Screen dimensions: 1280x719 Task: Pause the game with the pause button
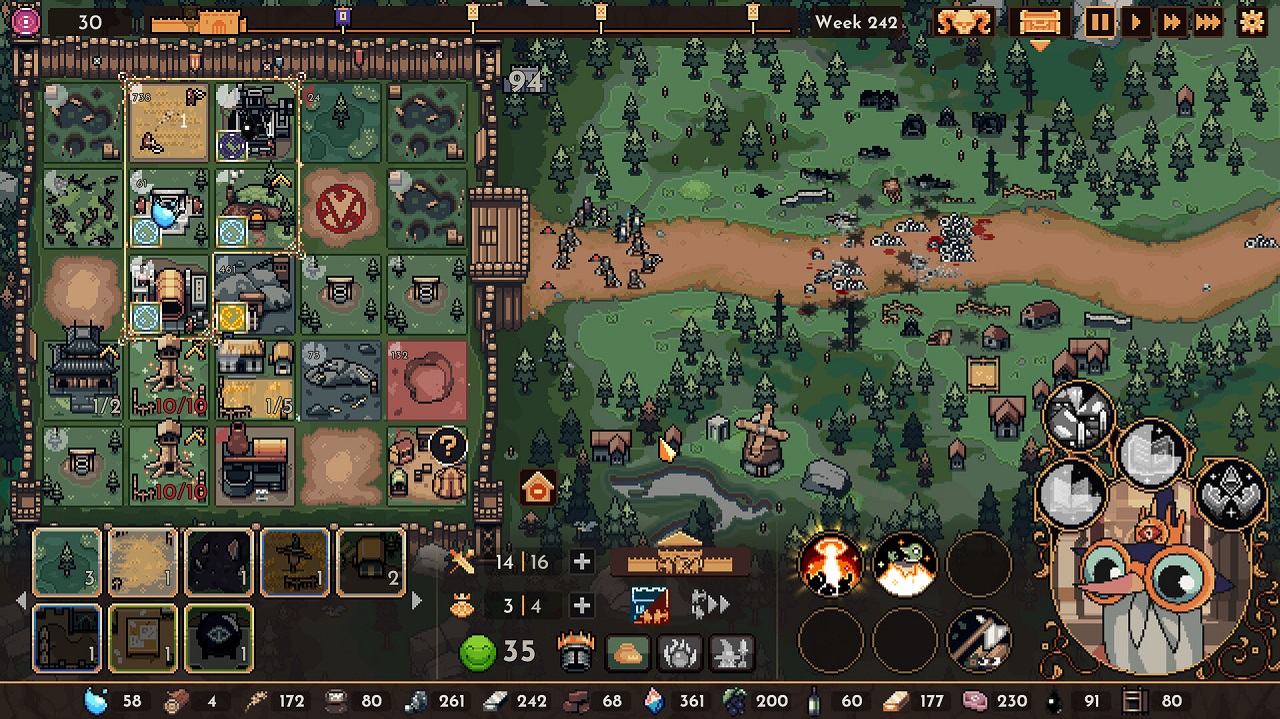point(1100,22)
